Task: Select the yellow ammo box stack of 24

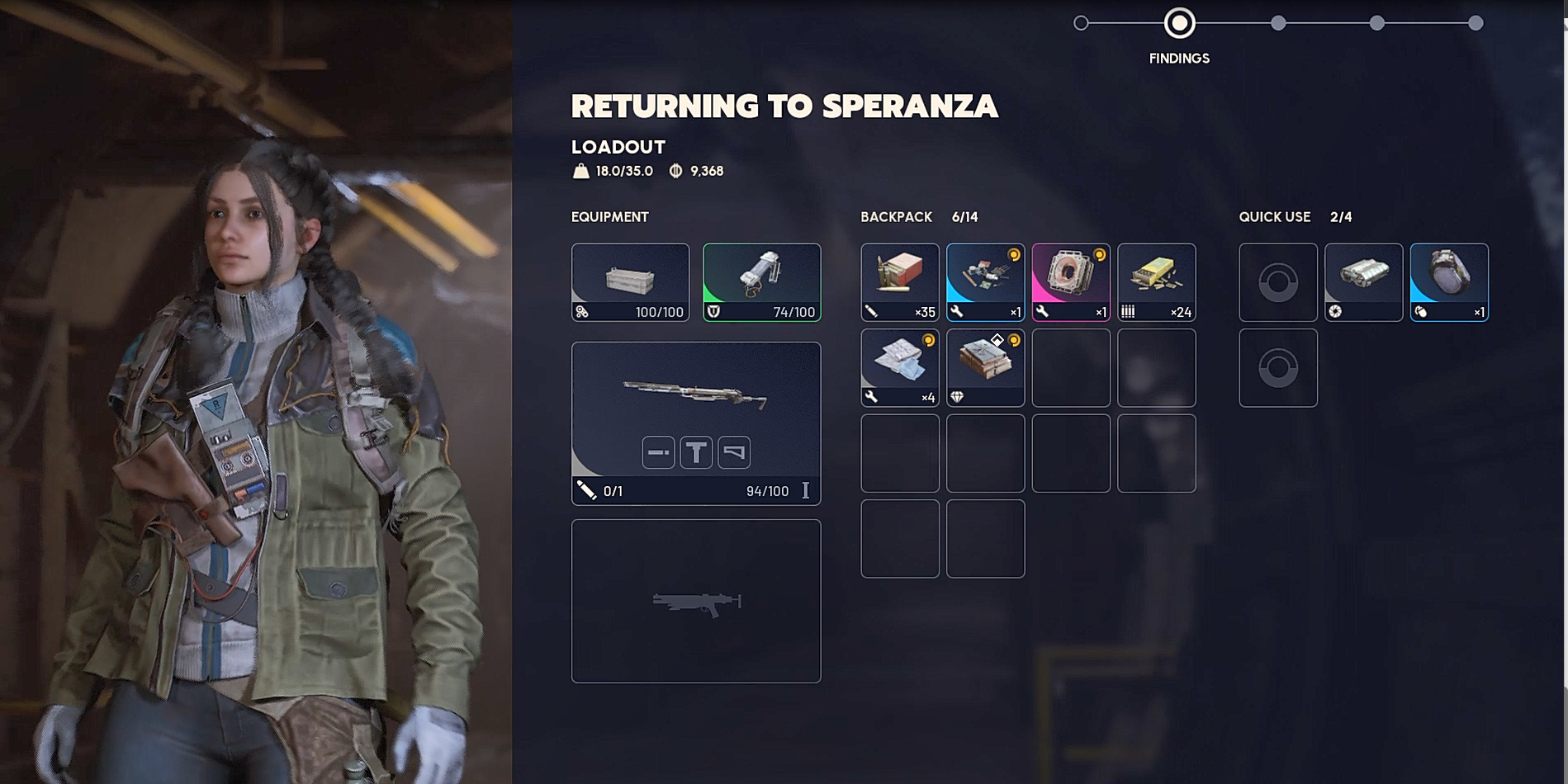Action: tap(1156, 281)
